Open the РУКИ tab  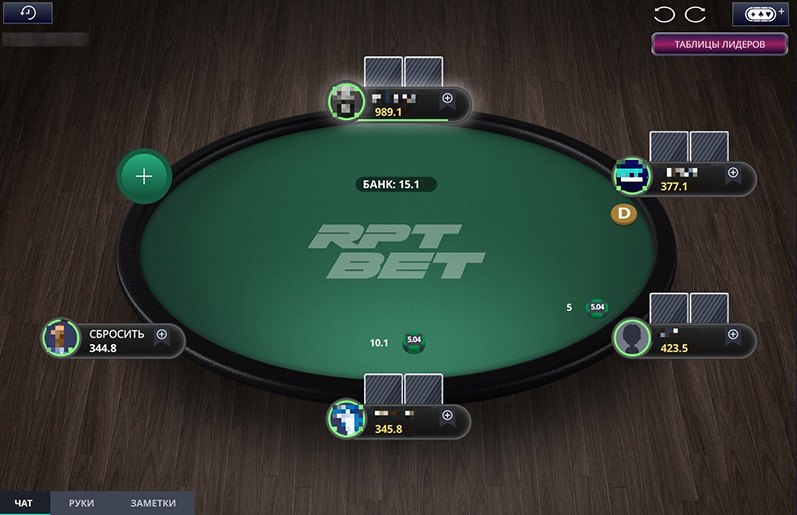point(82,504)
